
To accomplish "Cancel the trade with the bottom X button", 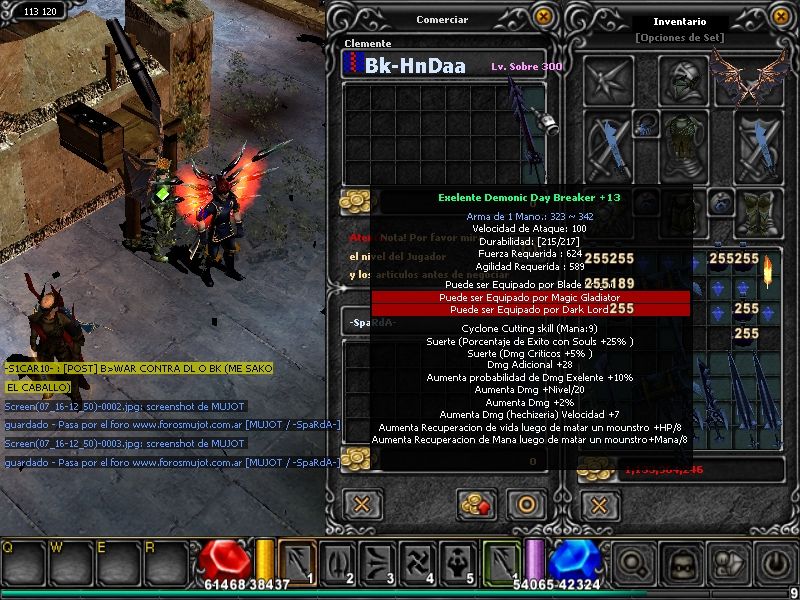I will click(362, 503).
